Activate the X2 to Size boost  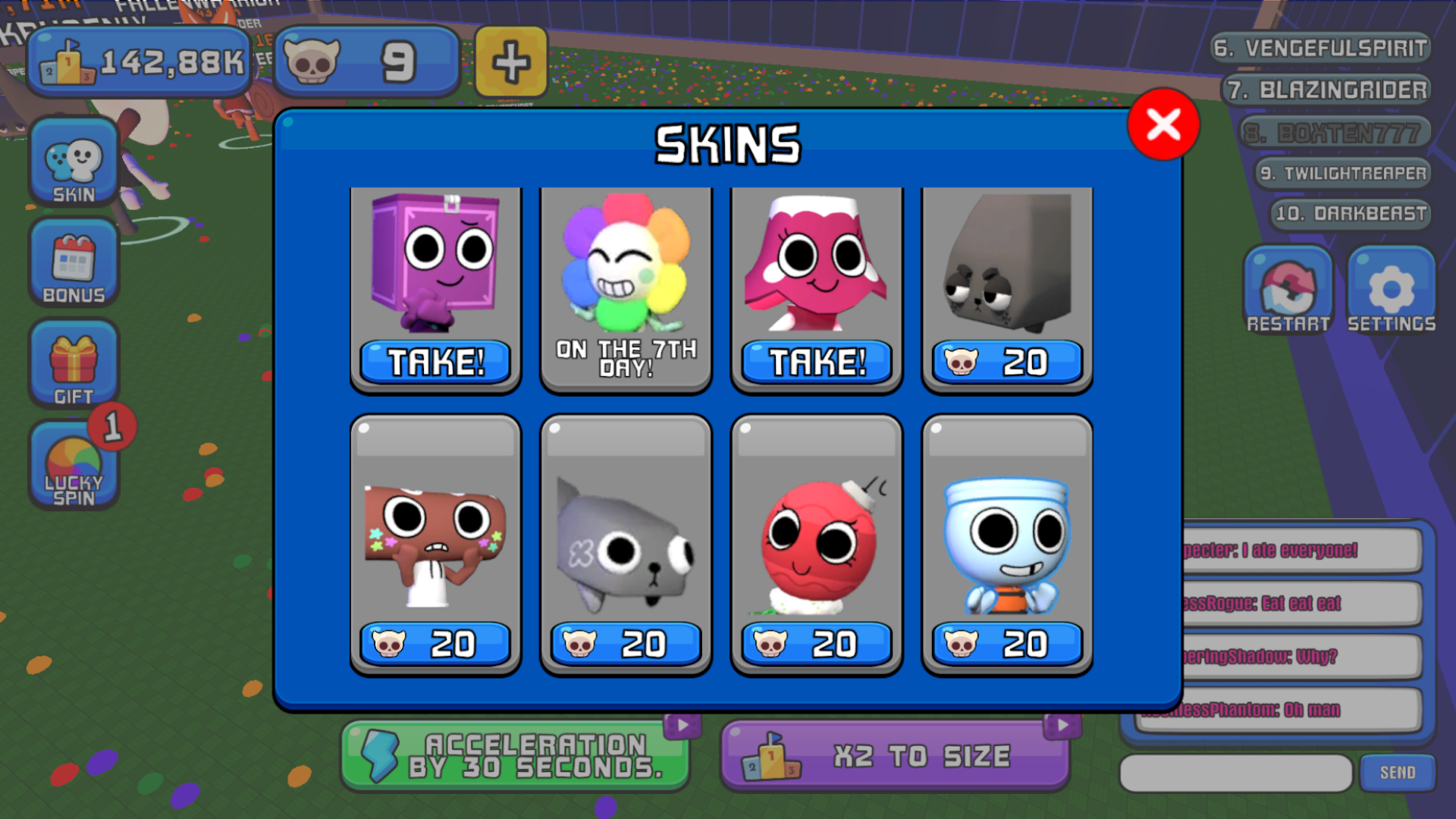(895, 756)
